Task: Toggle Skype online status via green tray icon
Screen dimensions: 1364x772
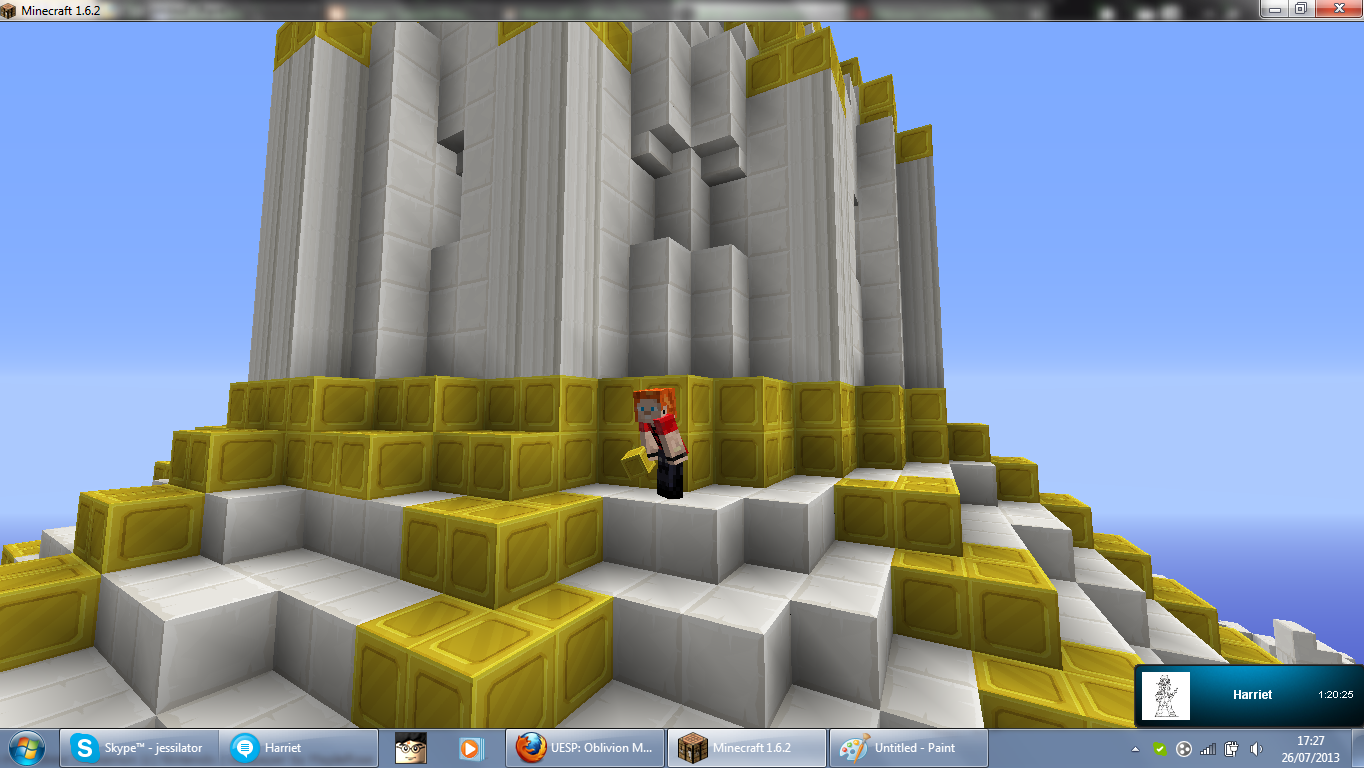Action: (x=1161, y=747)
